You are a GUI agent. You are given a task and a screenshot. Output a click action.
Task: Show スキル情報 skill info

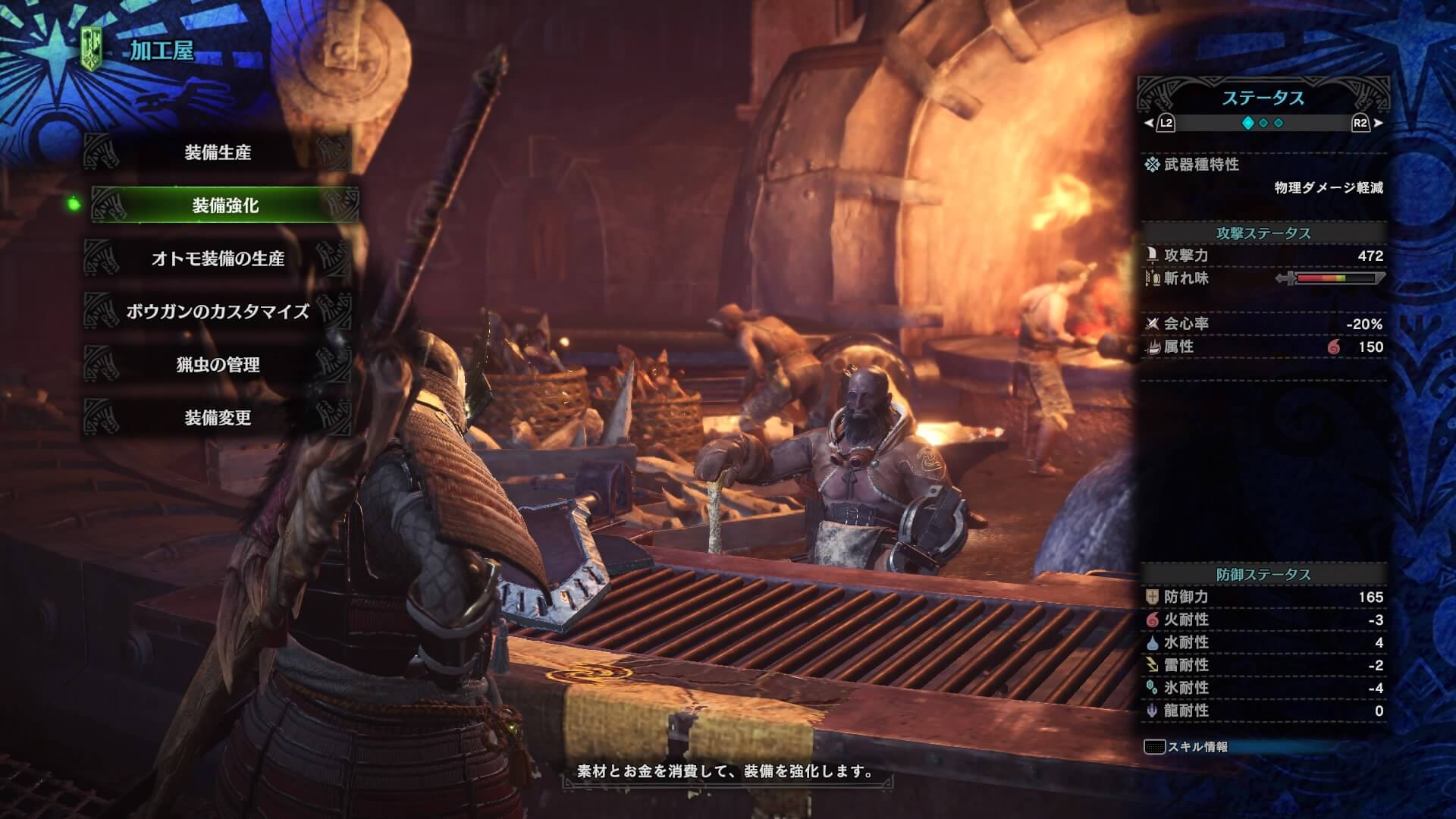point(1188,747)
